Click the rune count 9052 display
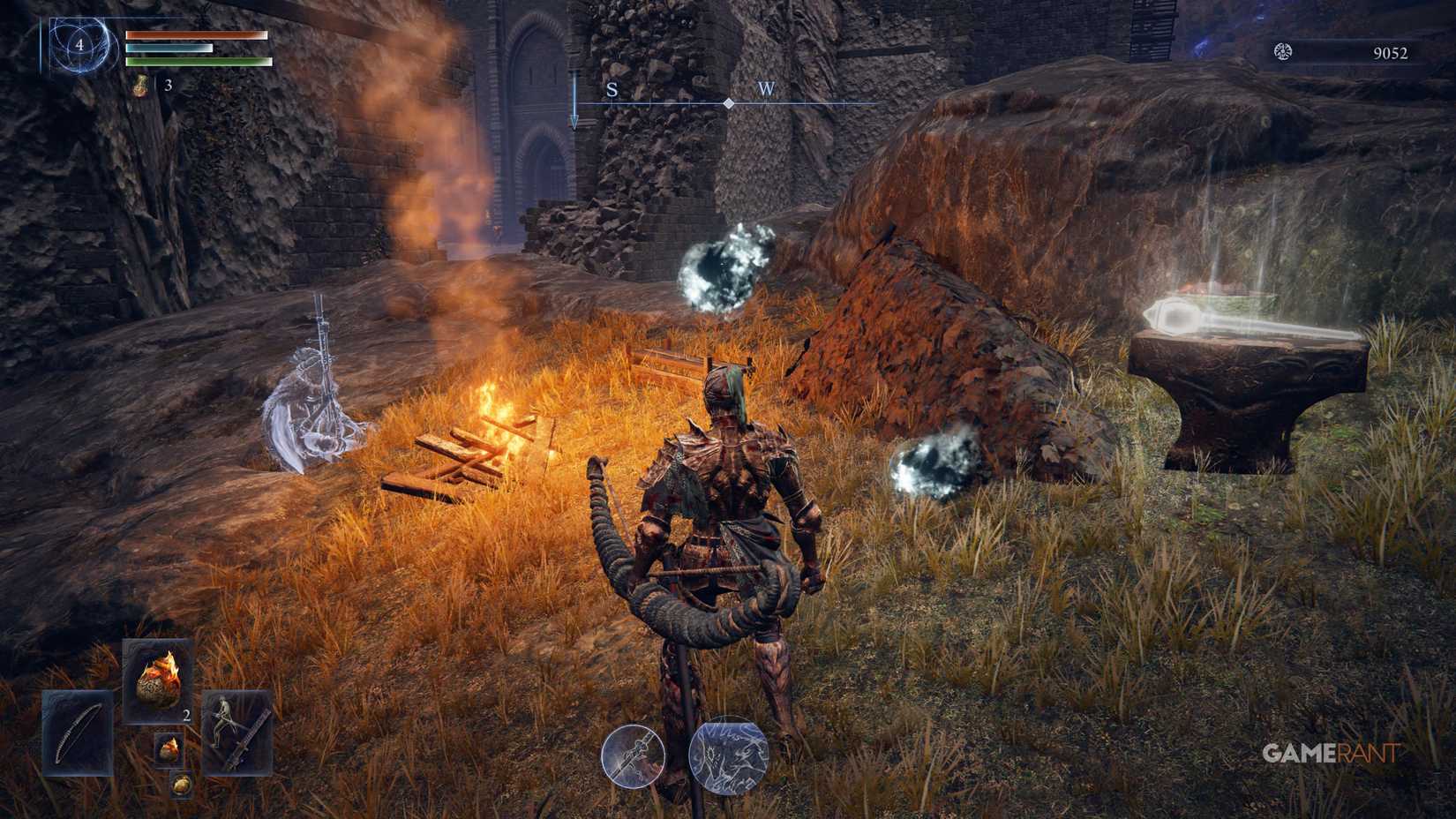The height and width of the screenshot is (819, 1456). [1388, 53]
